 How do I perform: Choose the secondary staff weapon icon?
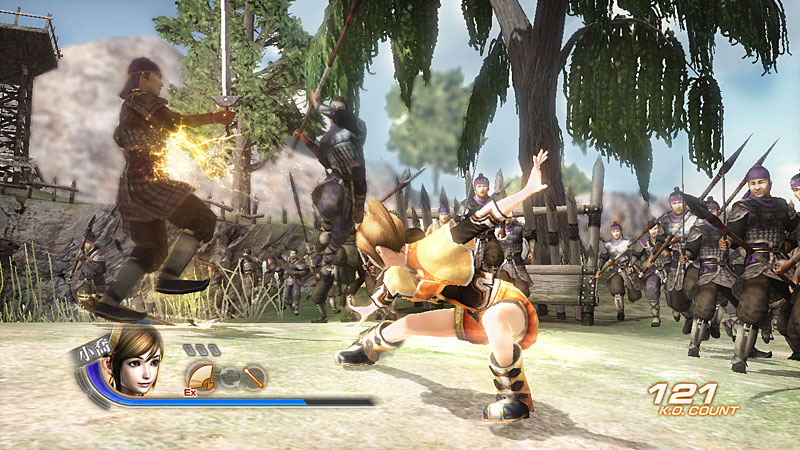[254, 377]
